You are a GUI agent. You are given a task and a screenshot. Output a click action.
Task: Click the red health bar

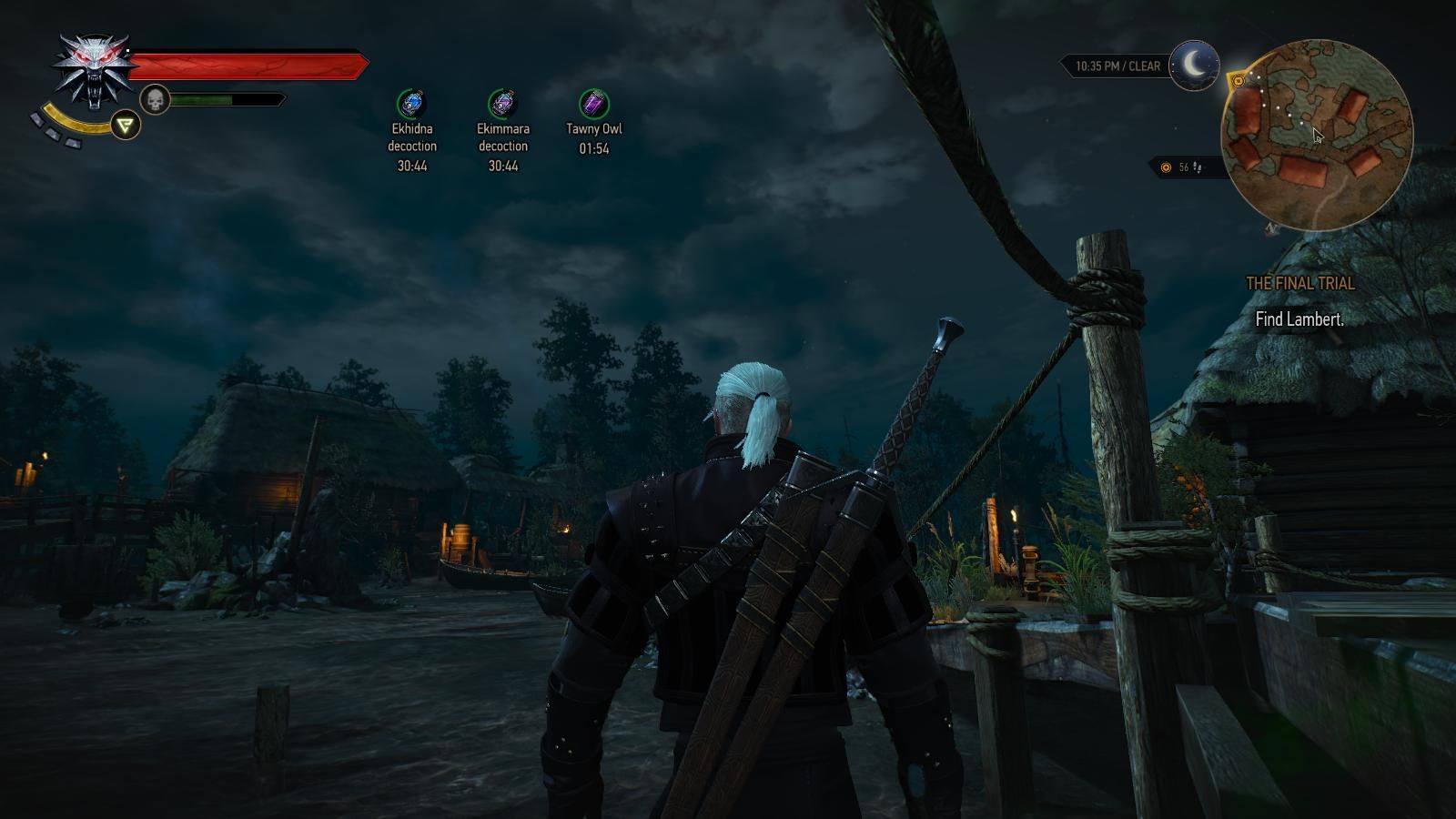[x=250, y=64]
